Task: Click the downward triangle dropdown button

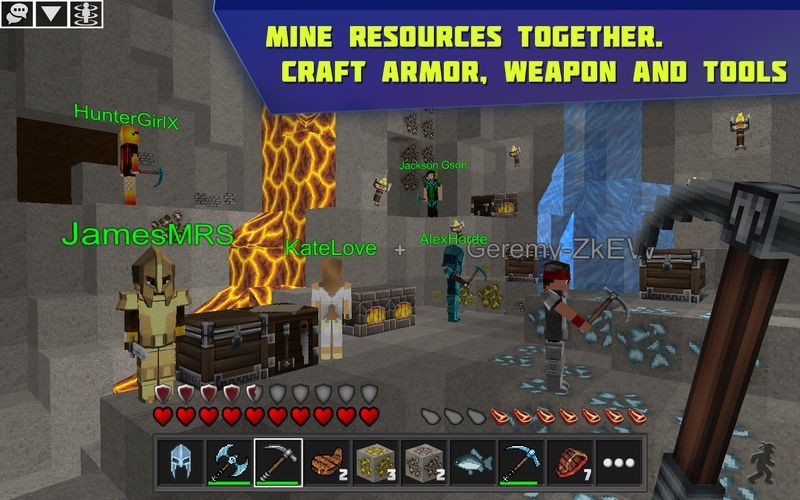Action: [x=51, y=14]
